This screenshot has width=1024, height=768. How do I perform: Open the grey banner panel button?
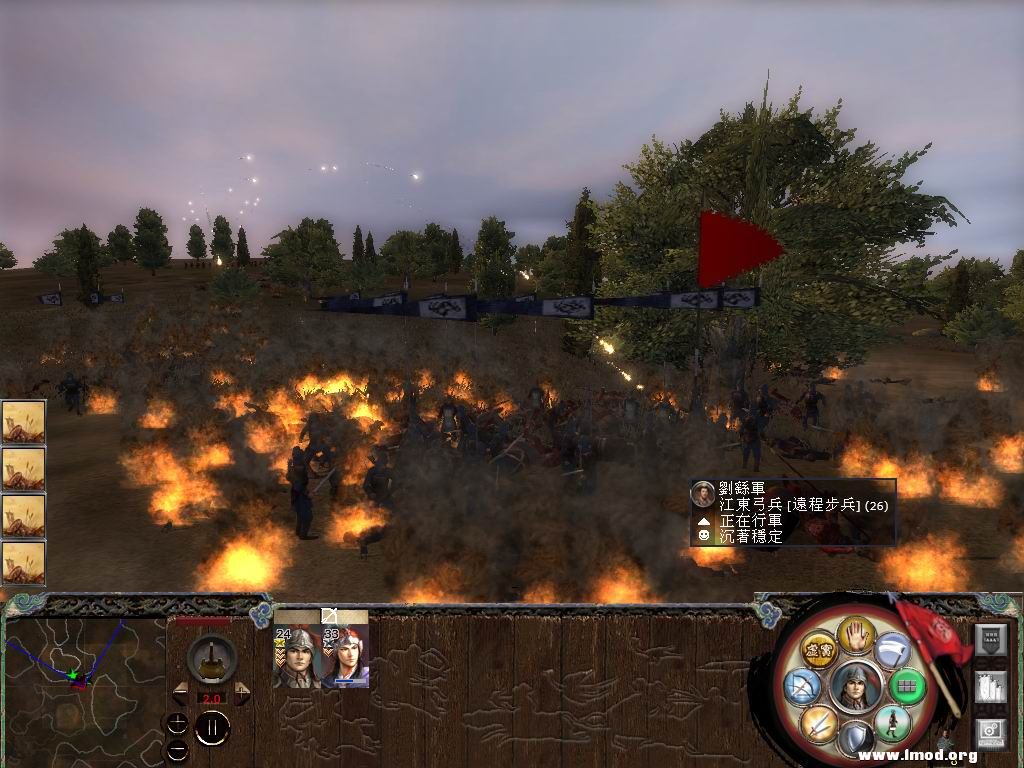[x=990, y=641]
